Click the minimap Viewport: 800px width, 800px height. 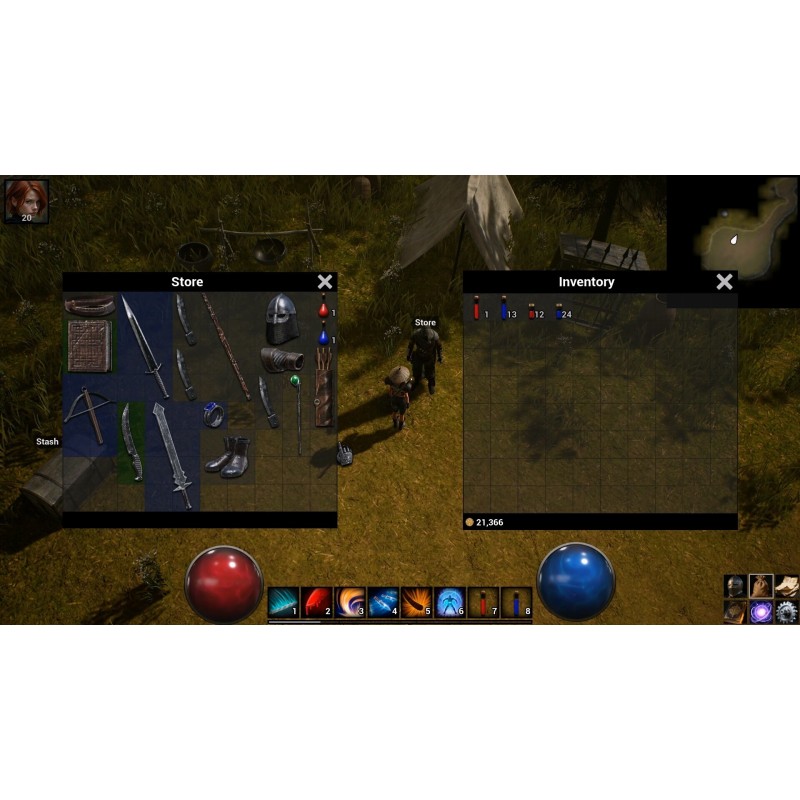[734, 228]
